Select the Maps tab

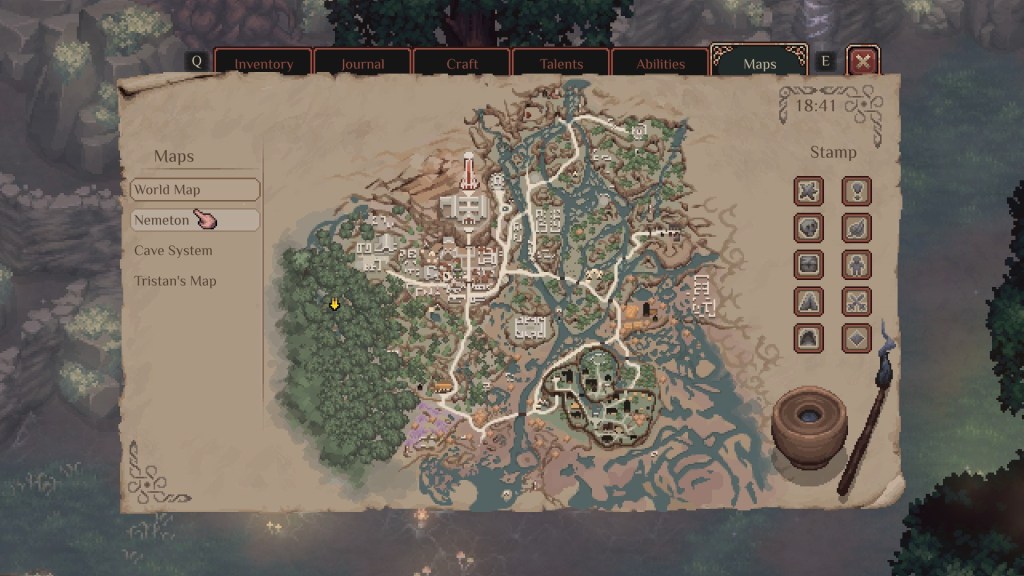coord(759,64)
